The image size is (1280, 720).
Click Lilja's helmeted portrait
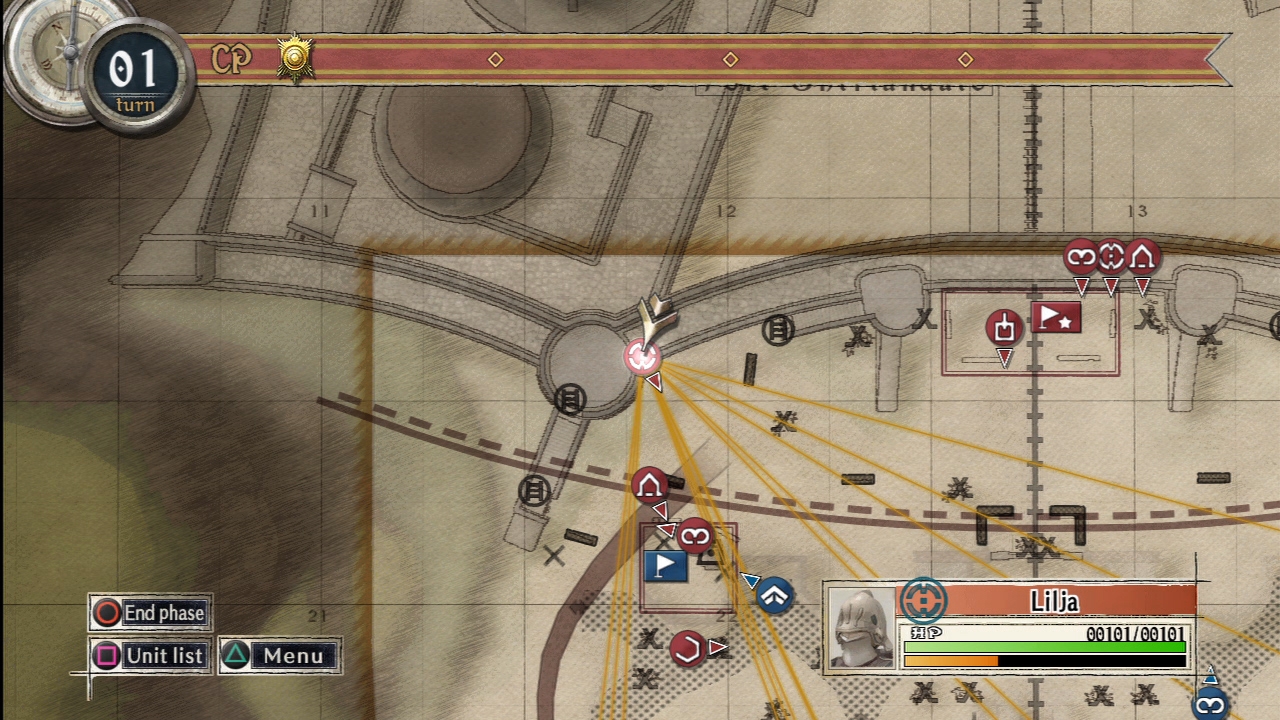(861, 628)
